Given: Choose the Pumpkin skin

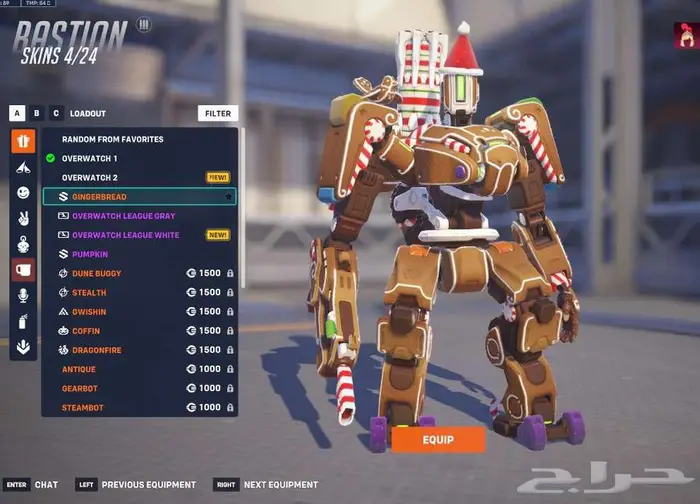Looking at the screenshot, I should pyautogui.click(x=90, y=254).
